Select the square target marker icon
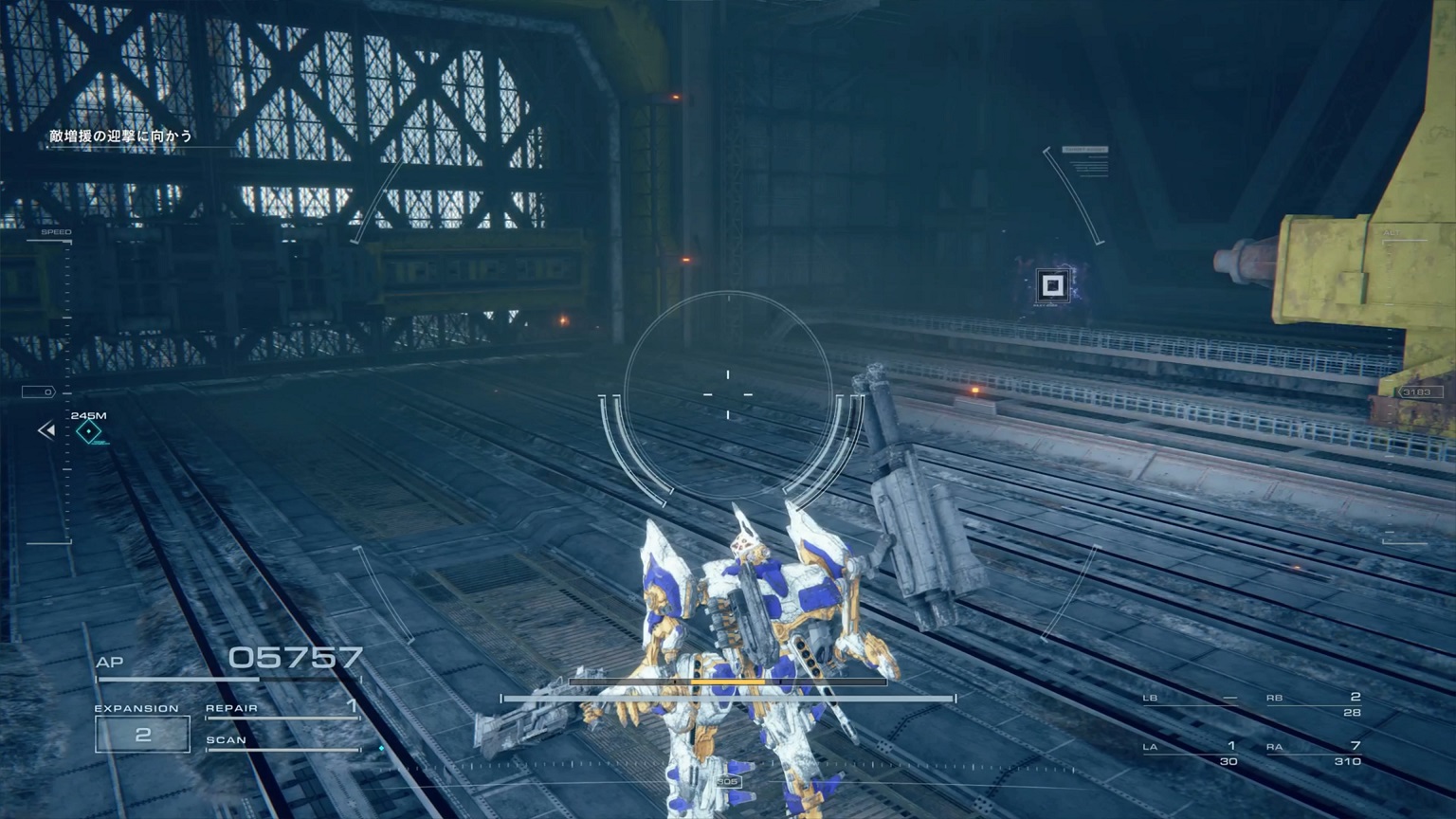Viewport: 1456px width, 819px height. click(1051, 285)
